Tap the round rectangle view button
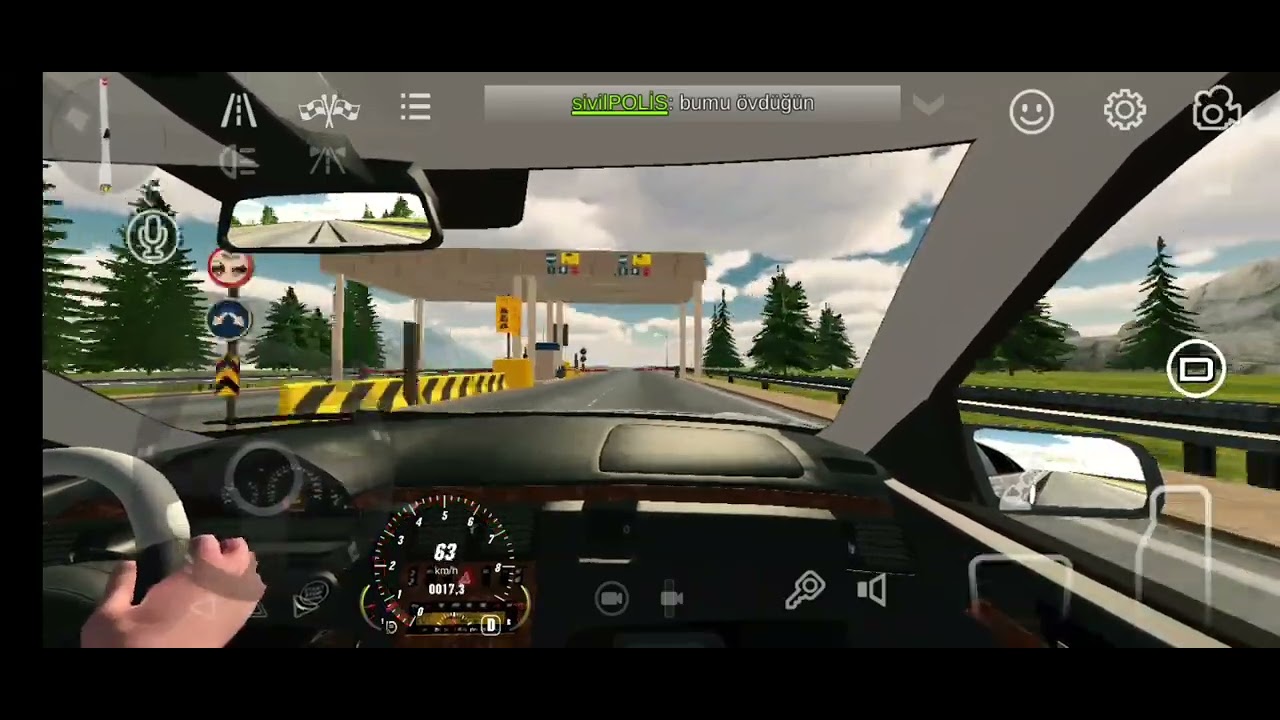The width and height of the screenshot is (1280, 720). [1196, 371]
